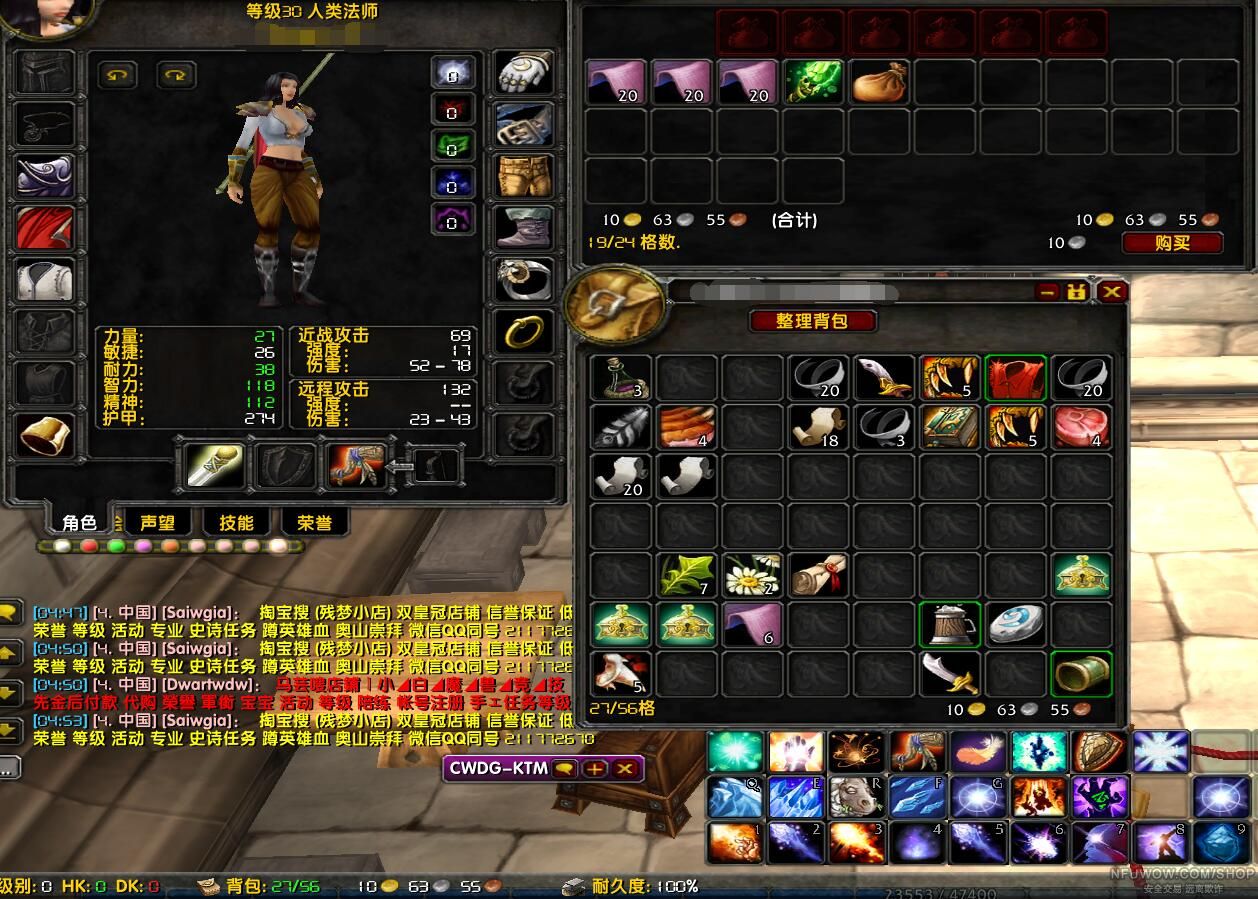Select the green glowing item in the bank
The height and width of the screenshot is (899, 1258).
click(812, 82)
